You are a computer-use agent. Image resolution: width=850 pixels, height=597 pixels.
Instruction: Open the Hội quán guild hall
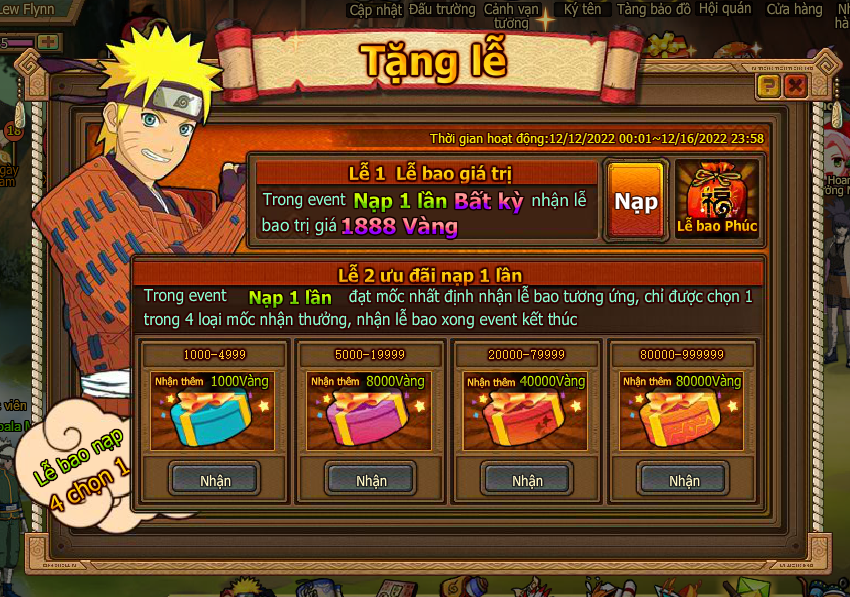click(724, 9)
